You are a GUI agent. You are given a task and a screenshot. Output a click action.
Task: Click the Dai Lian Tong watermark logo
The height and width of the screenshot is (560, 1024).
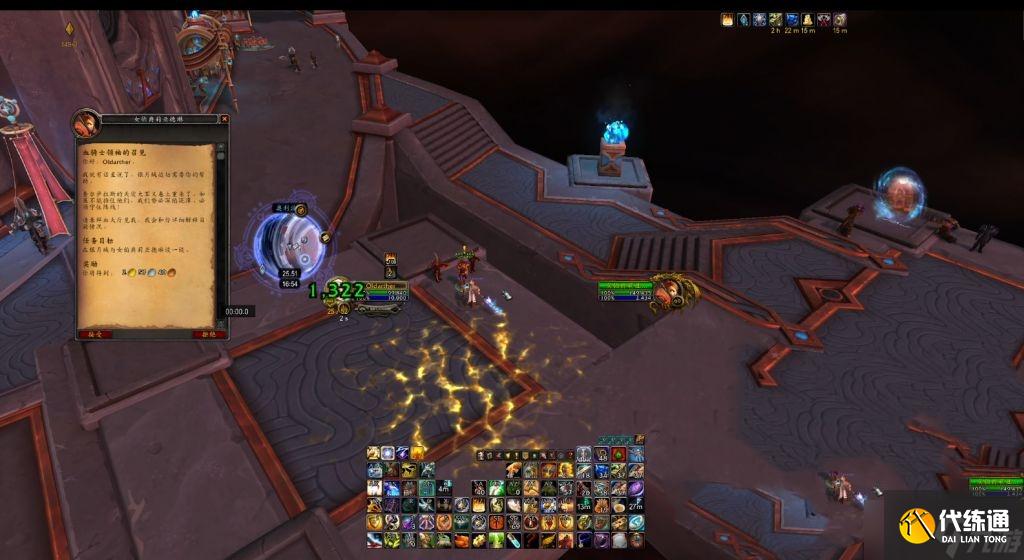[955, 525]
